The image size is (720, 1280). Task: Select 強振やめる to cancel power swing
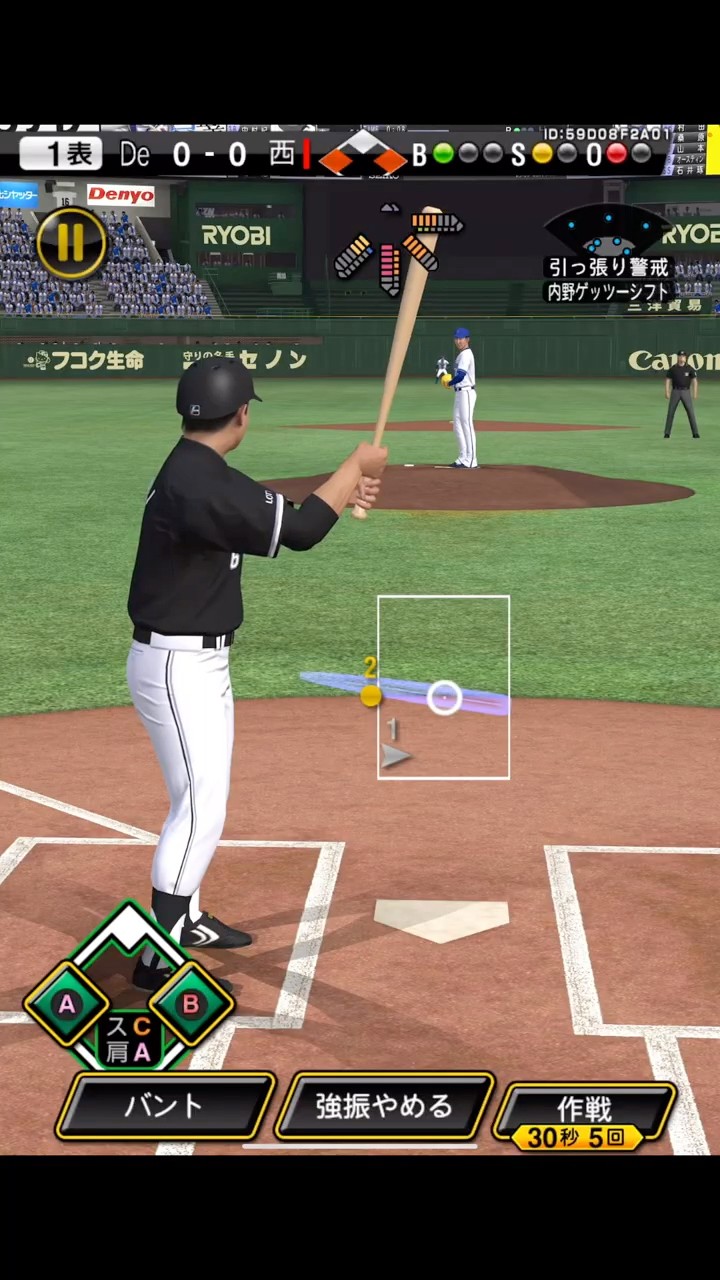click(x=385, y=1106)
